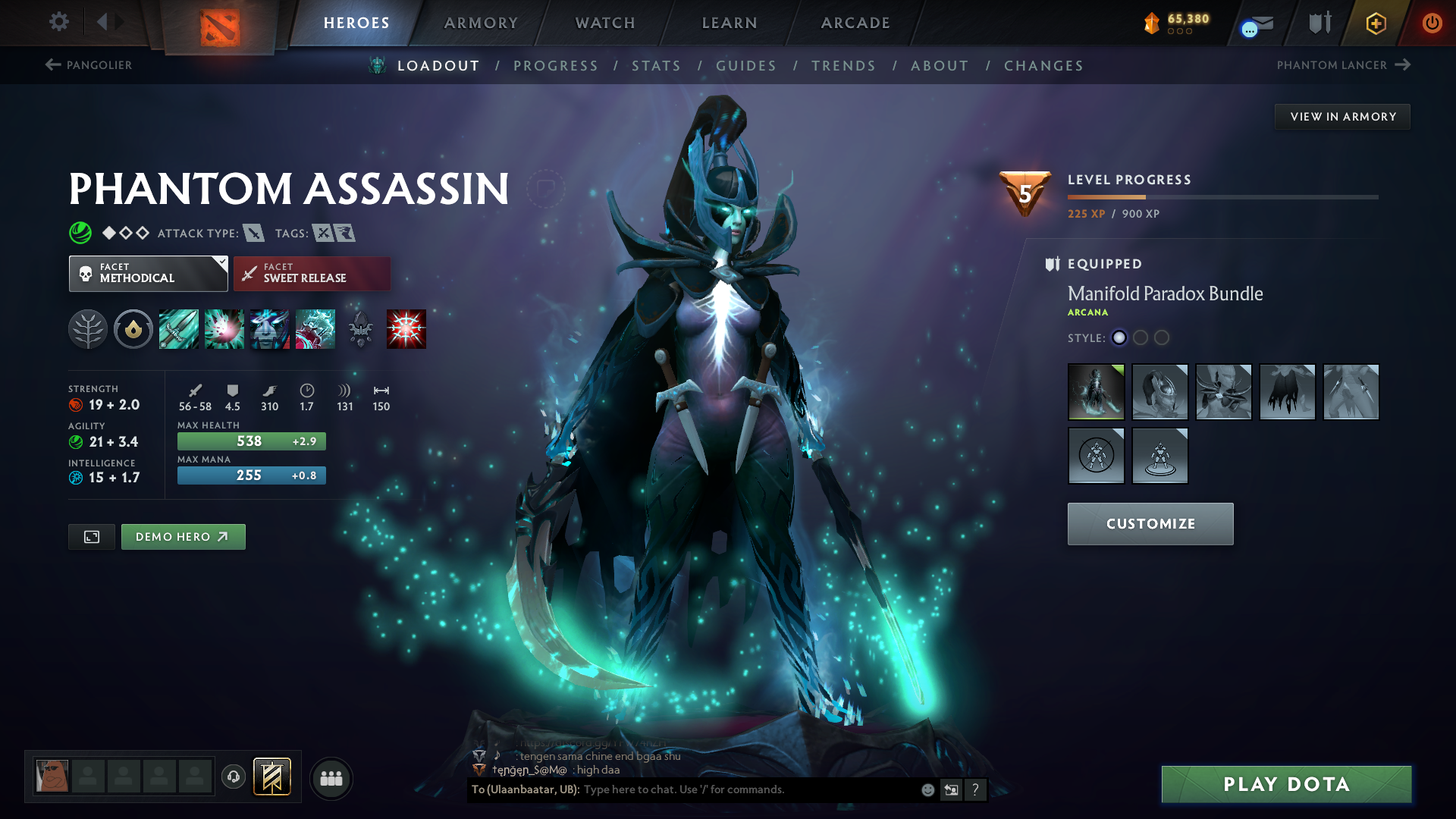The image size is (1456, 819).
Task: Open the Methodical facet dropdown
Action: [x=148, y=273]
